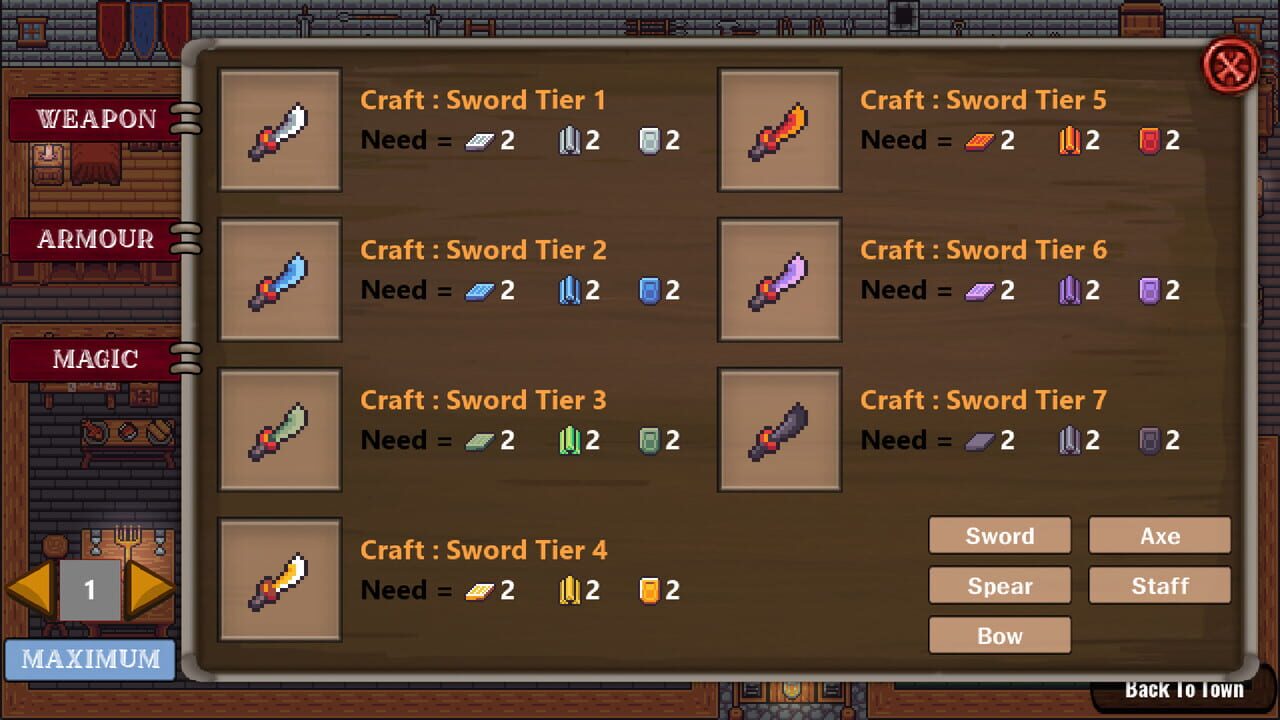Select the dark Tier 7 sword icon
Image resolution: width=1280 pixels, height=720 pixels.
click(x=780, y=430)
